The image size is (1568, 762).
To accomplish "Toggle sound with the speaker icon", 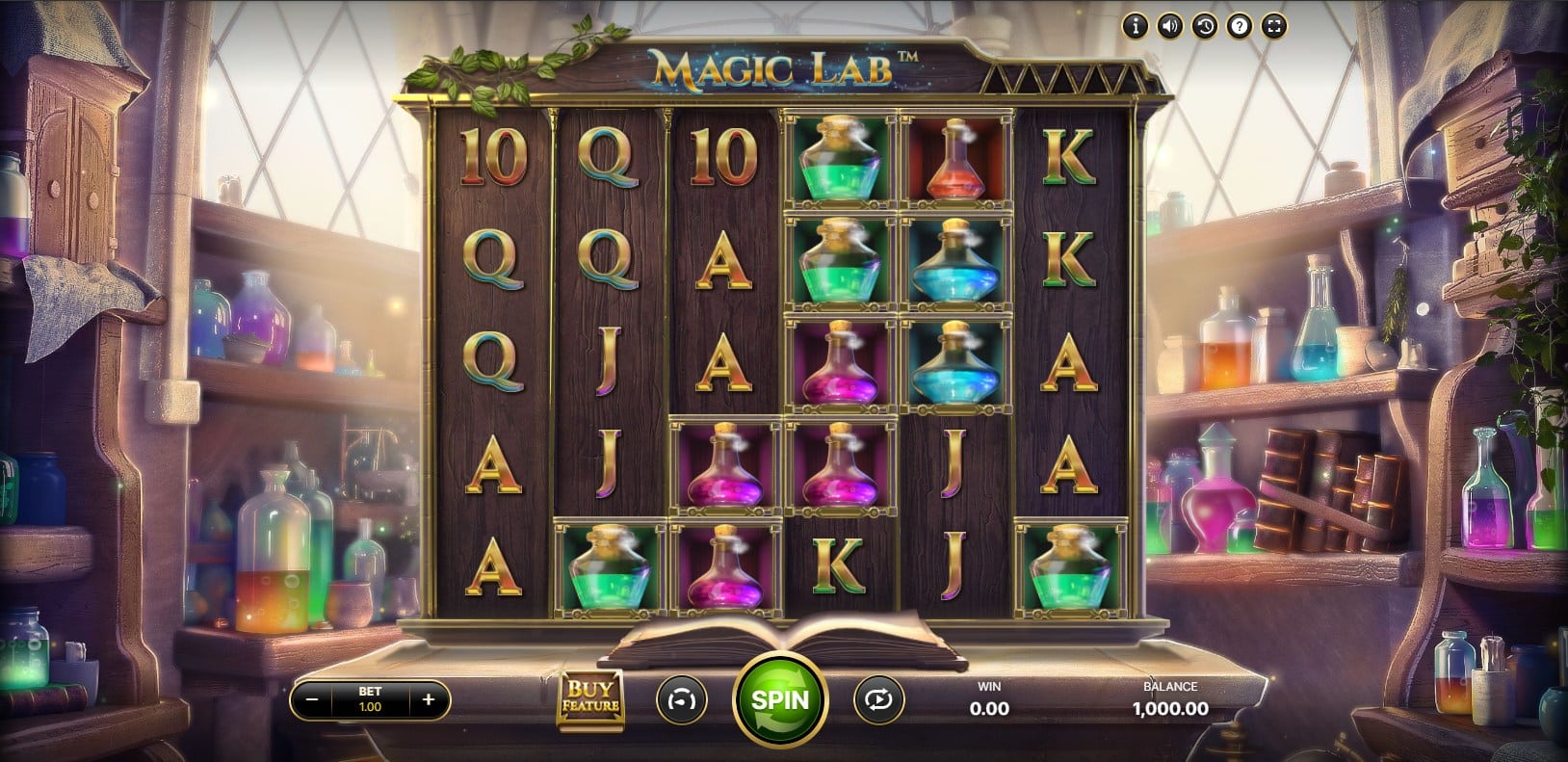I will (x=1170, y=27).
